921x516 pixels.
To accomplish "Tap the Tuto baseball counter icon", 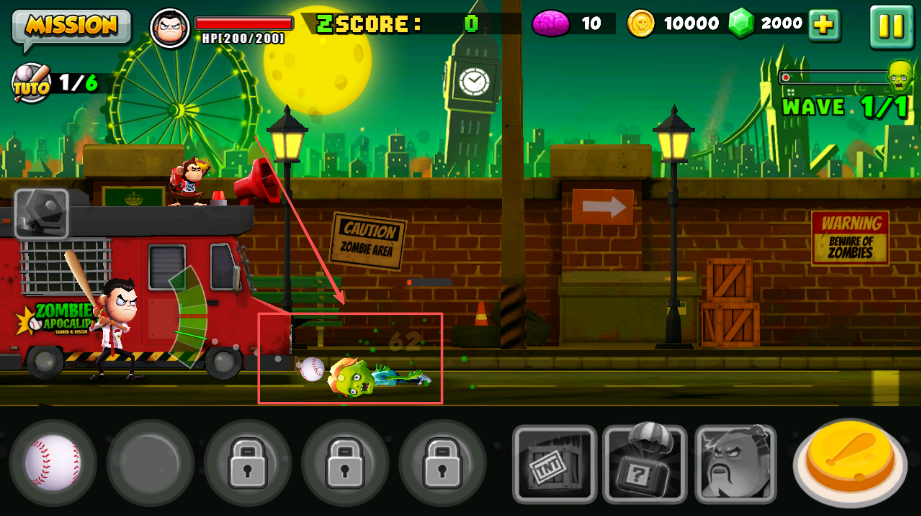I will [x=31, y=83].
